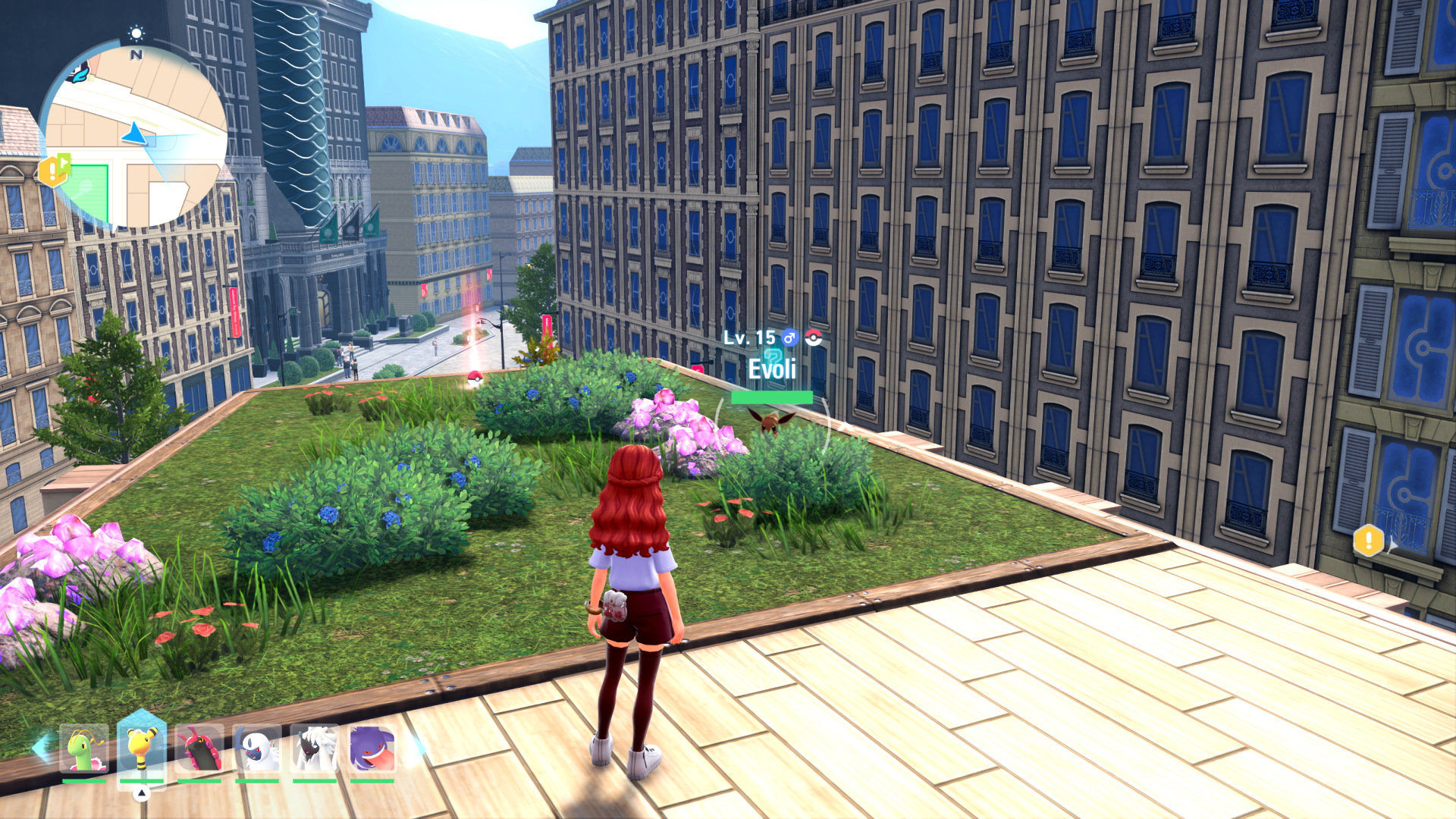Click the right arrow of the party bar
The image size is (1456, 819).
click(418, 748)
